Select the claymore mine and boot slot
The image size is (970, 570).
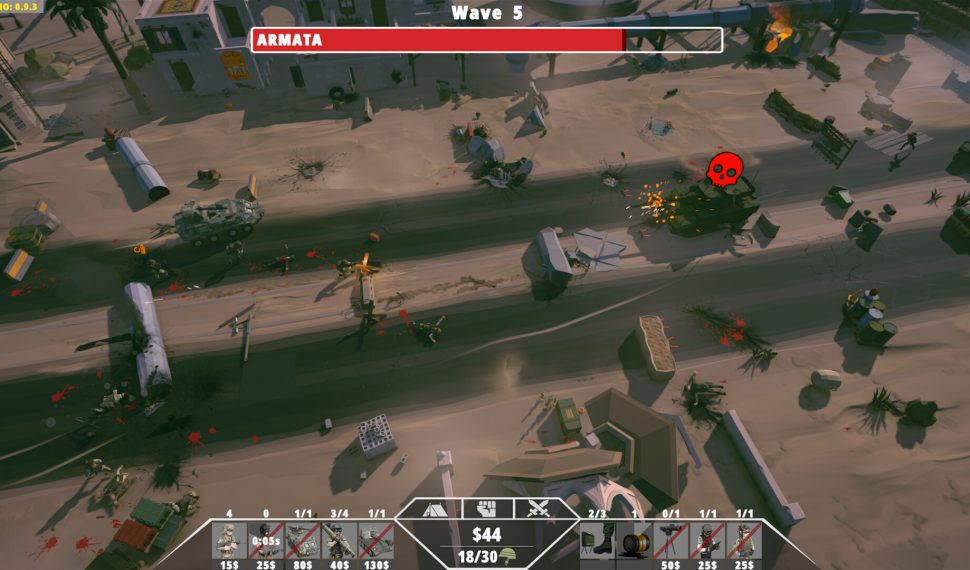(597, 541)
